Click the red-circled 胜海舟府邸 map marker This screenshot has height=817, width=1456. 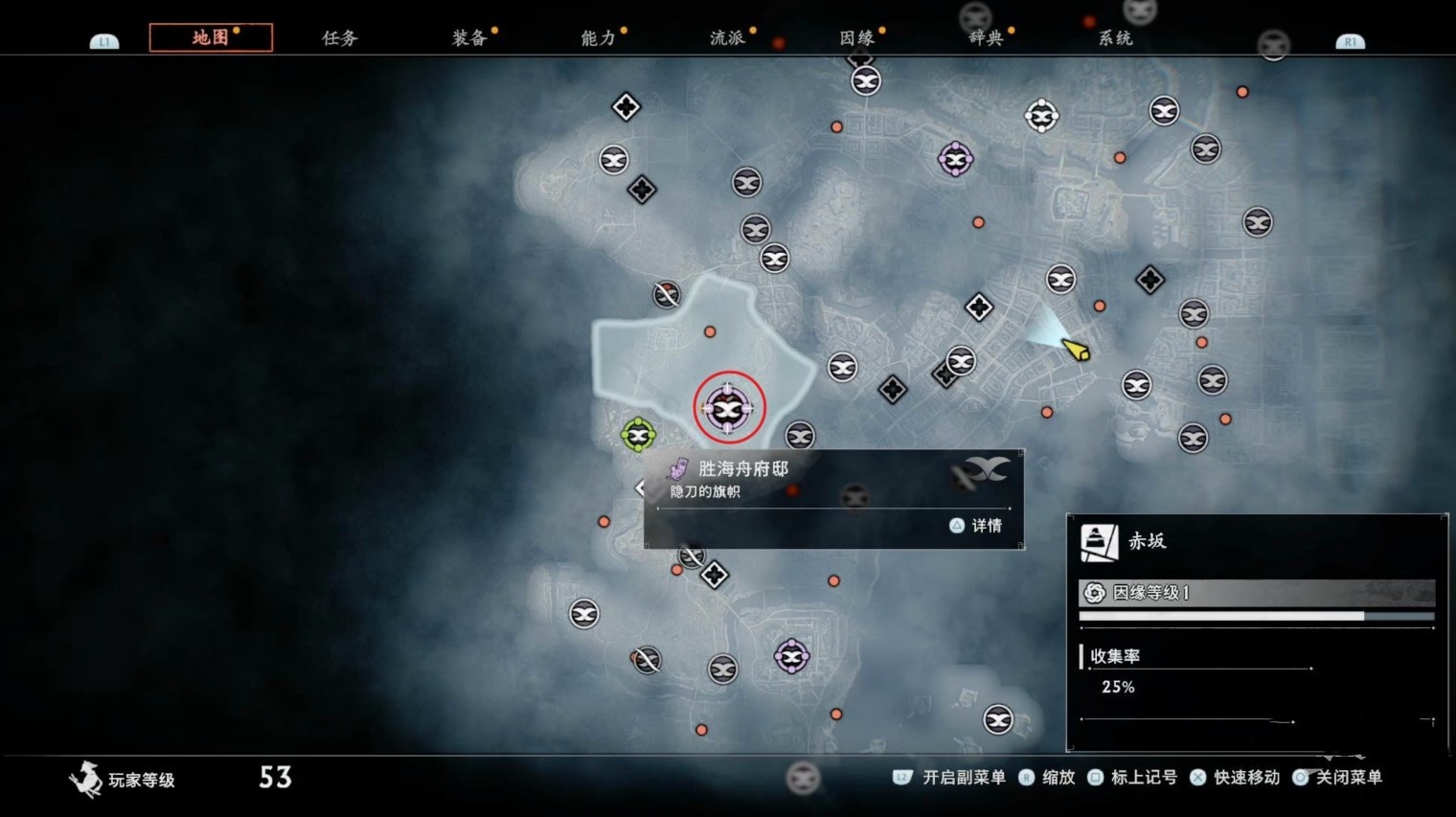729,409
